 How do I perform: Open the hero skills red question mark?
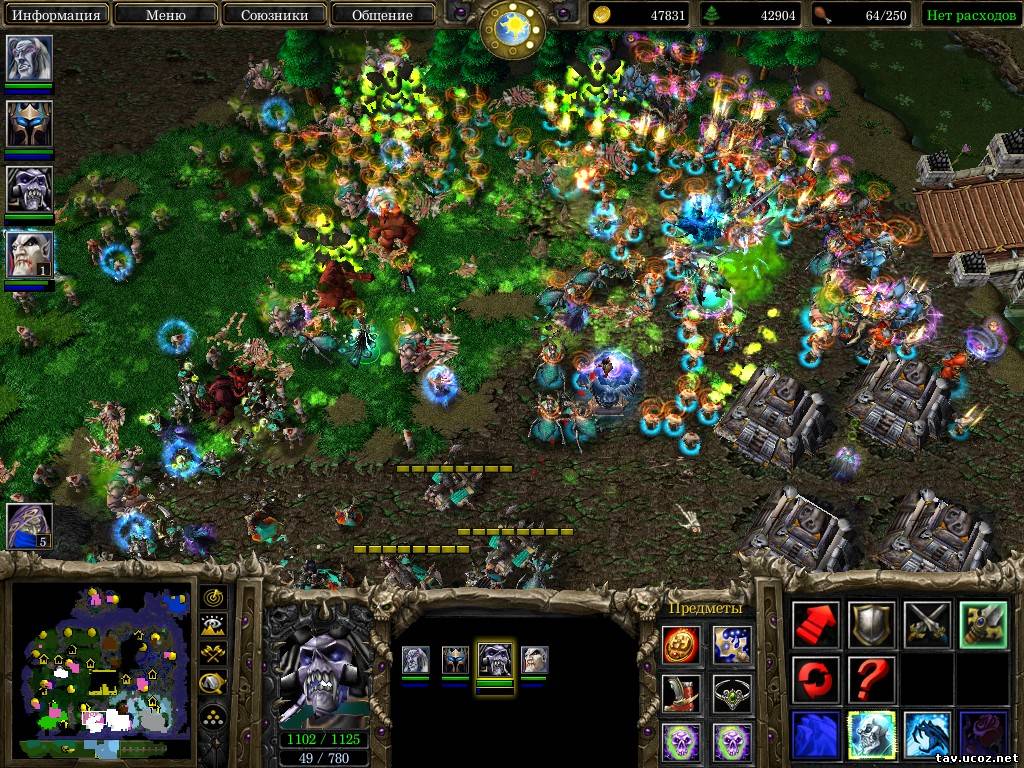click(x=870, y=680)
